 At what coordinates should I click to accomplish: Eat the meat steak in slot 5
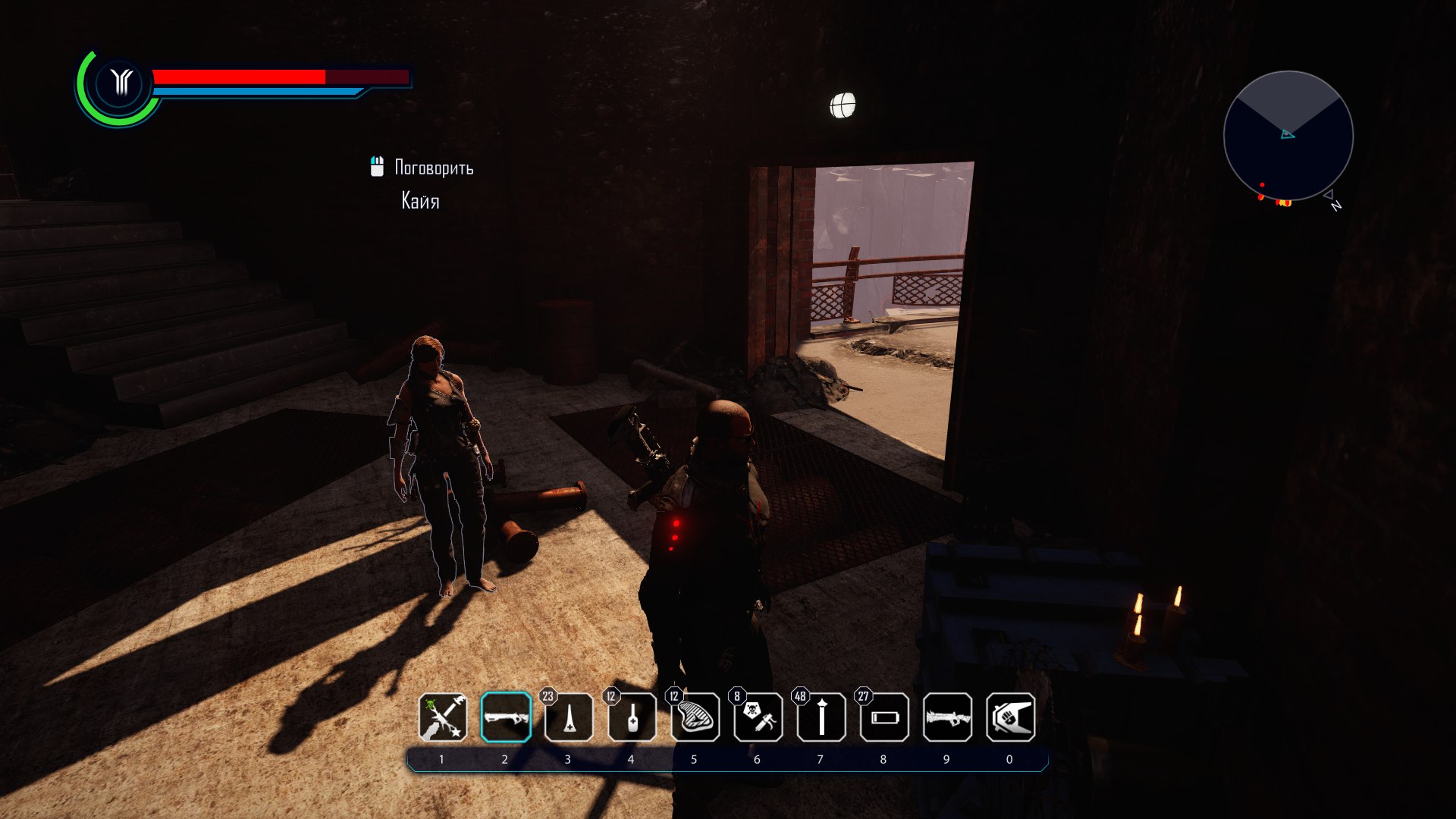695,717
